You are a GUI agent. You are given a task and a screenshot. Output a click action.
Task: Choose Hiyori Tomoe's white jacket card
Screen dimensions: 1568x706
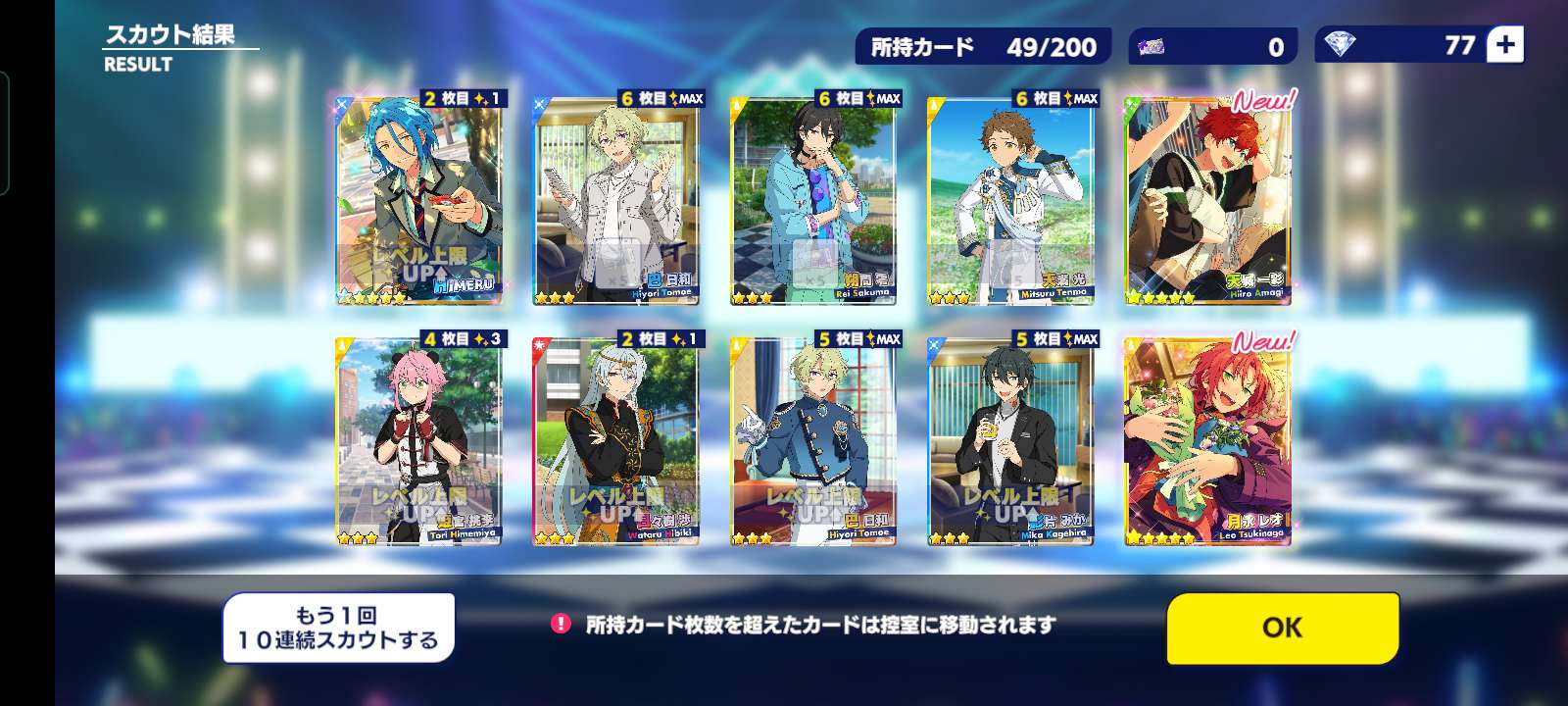coord(616,201)
